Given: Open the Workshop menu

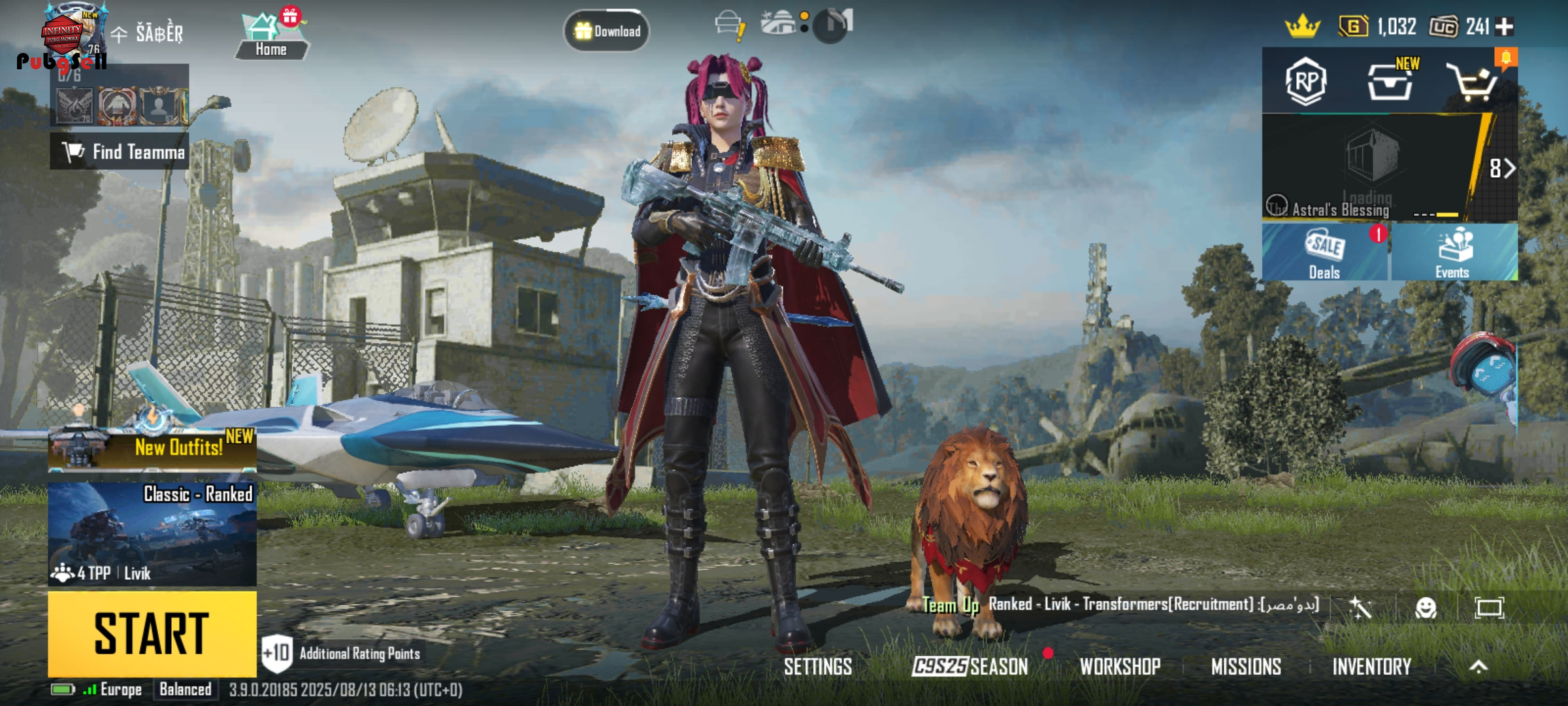Looking at the screenshot, I should [x=1120, y=667].
